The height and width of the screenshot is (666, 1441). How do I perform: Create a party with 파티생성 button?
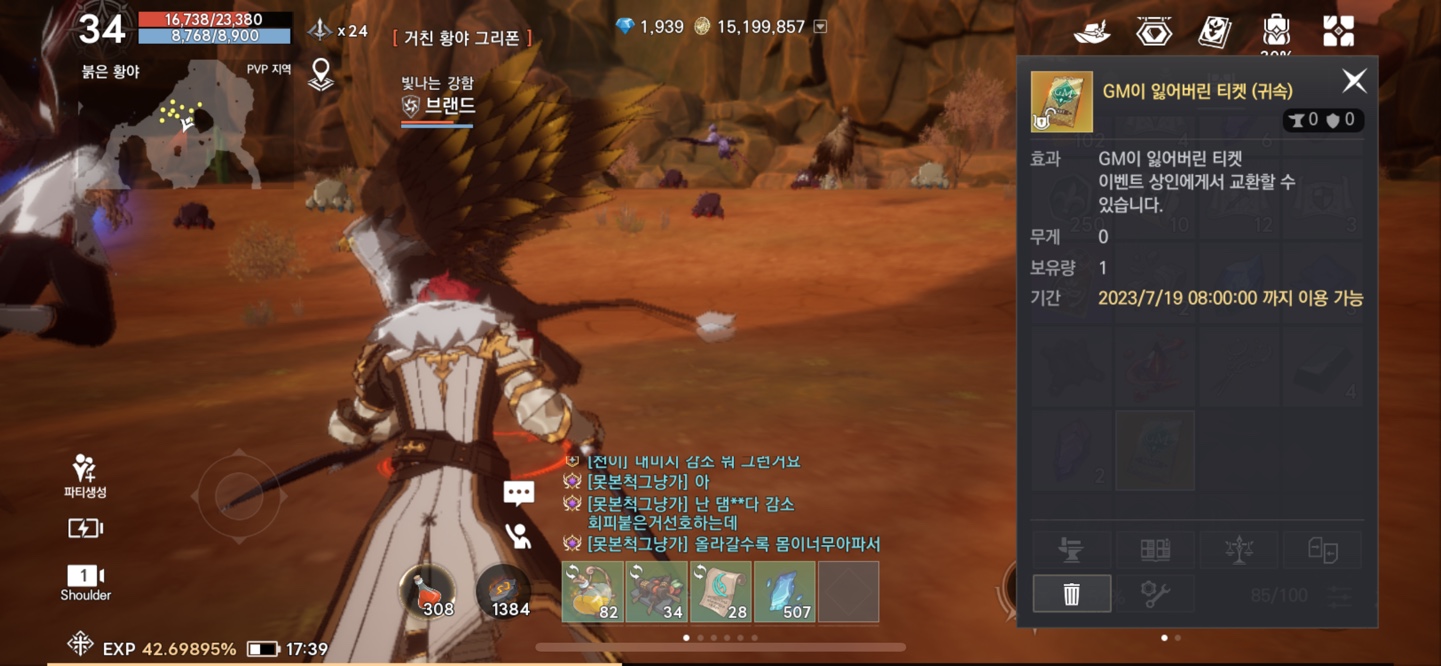pos(85,475)
